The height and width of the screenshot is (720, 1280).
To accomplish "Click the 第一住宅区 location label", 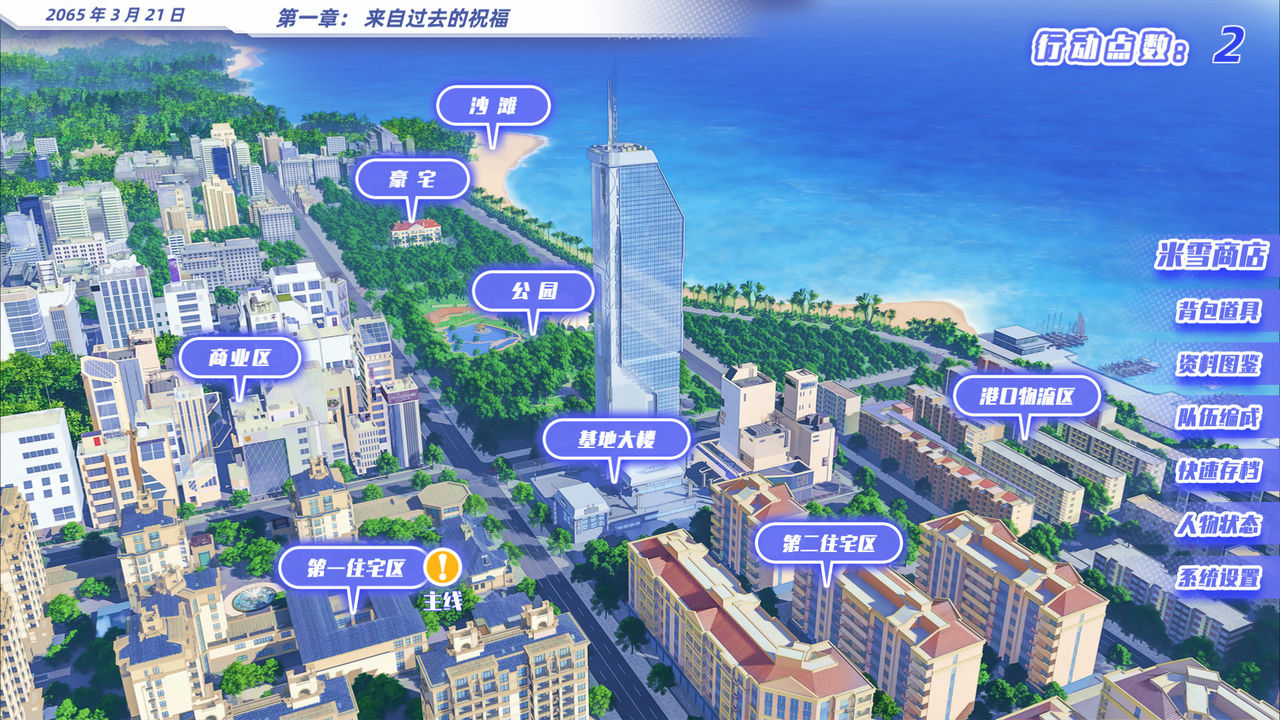I will pyautogui.click(x=357, y=567).
